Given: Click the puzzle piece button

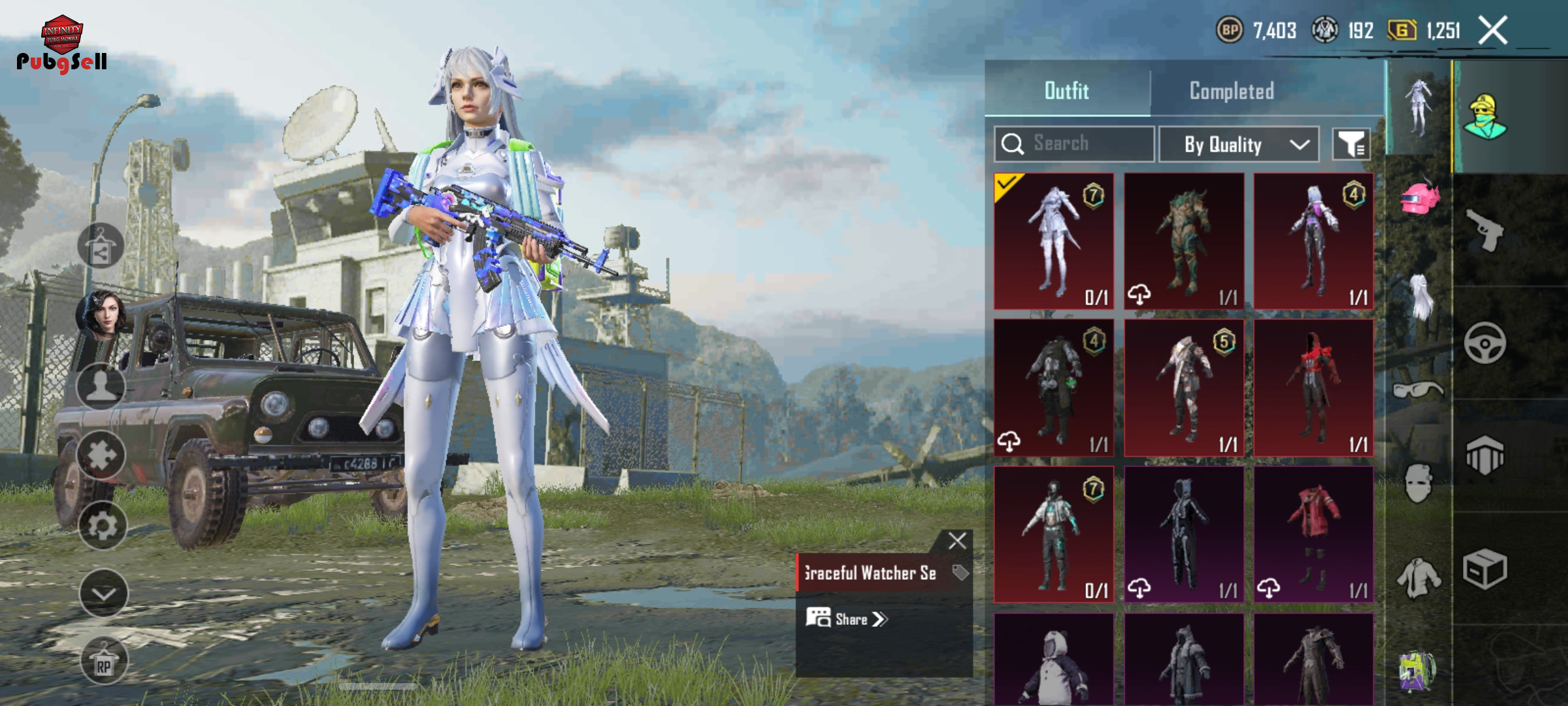Looking at the screenshot, I should coord(101,456).
